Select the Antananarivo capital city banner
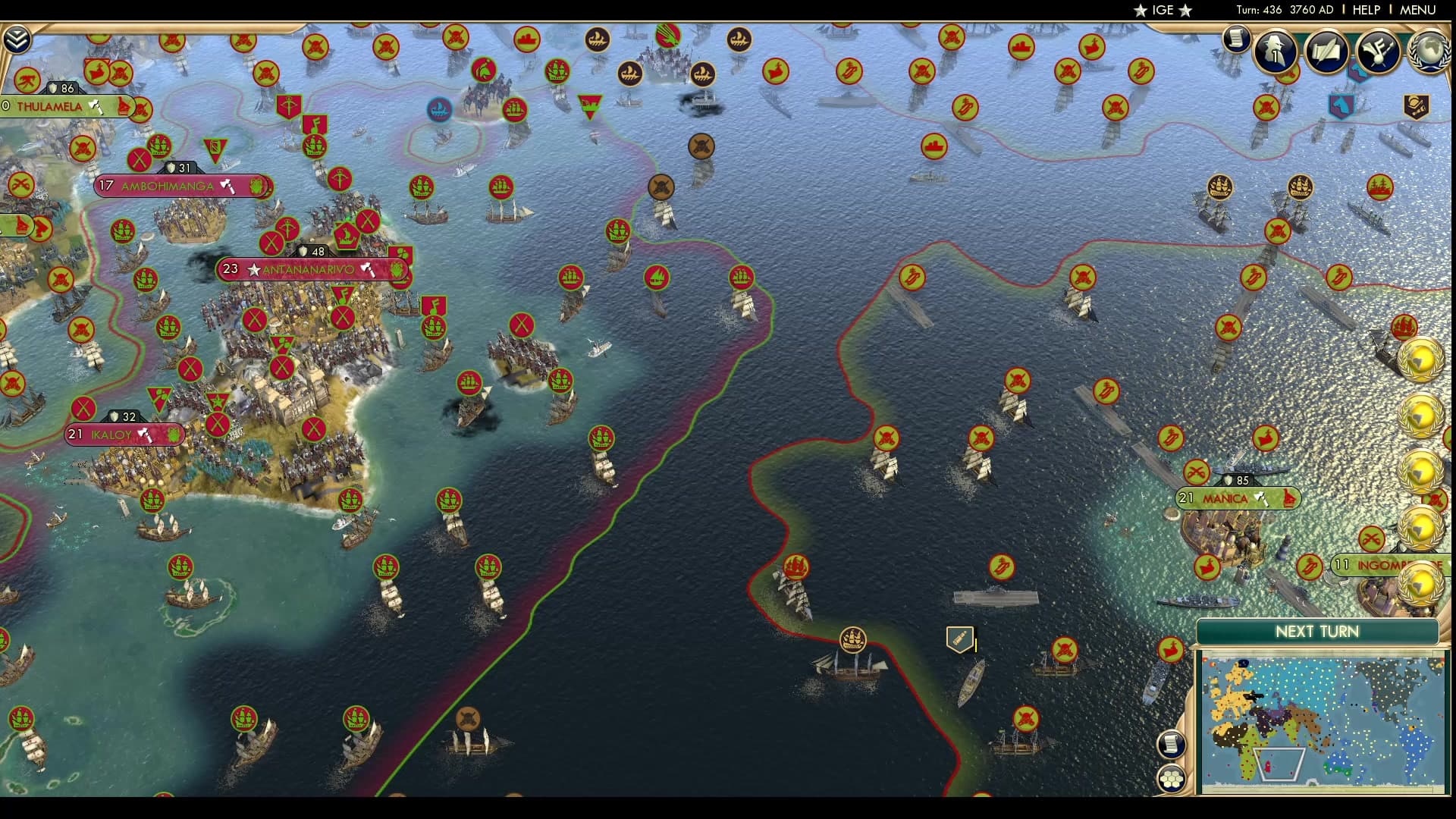This screenshot has width=1456, height=819. (303, 268)
